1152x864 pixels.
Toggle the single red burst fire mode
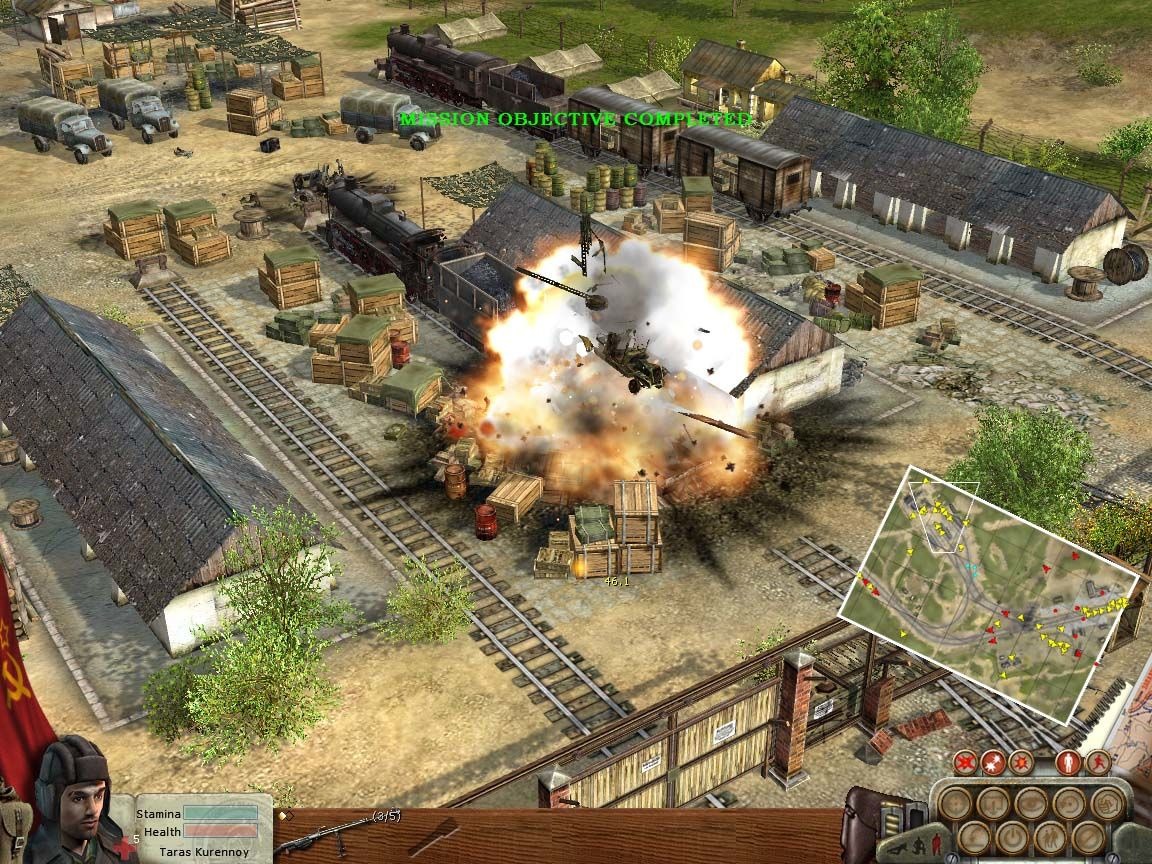point(1021,762)
